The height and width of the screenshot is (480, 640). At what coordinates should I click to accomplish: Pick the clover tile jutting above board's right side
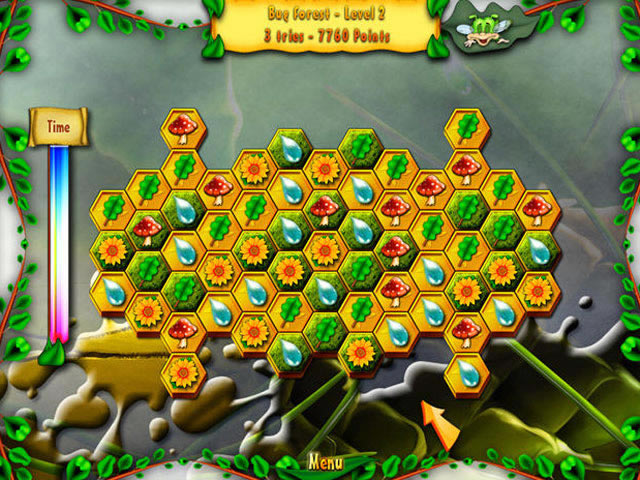[467, 126]
